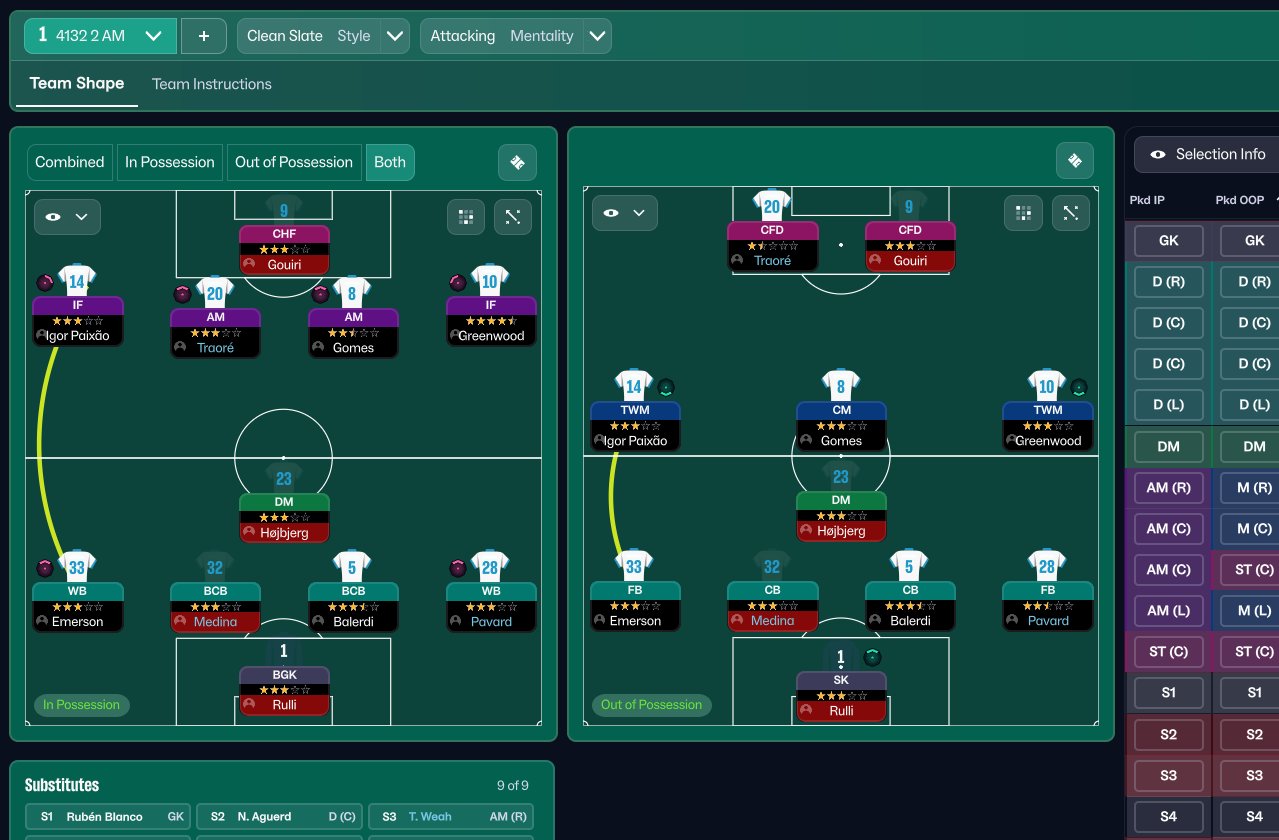
Task: Choose the Combined pitch view
Action: pos(70,162)
